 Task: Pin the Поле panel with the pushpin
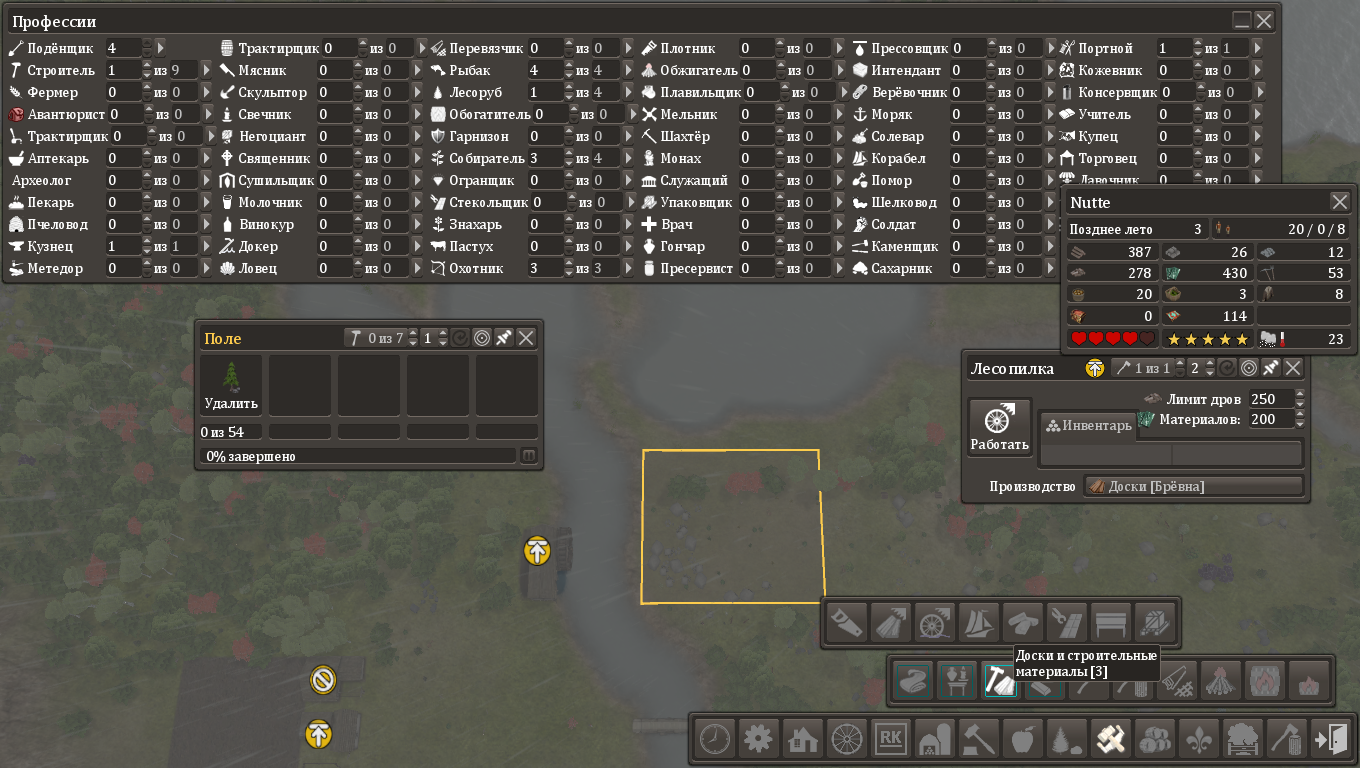click(504, 338)
